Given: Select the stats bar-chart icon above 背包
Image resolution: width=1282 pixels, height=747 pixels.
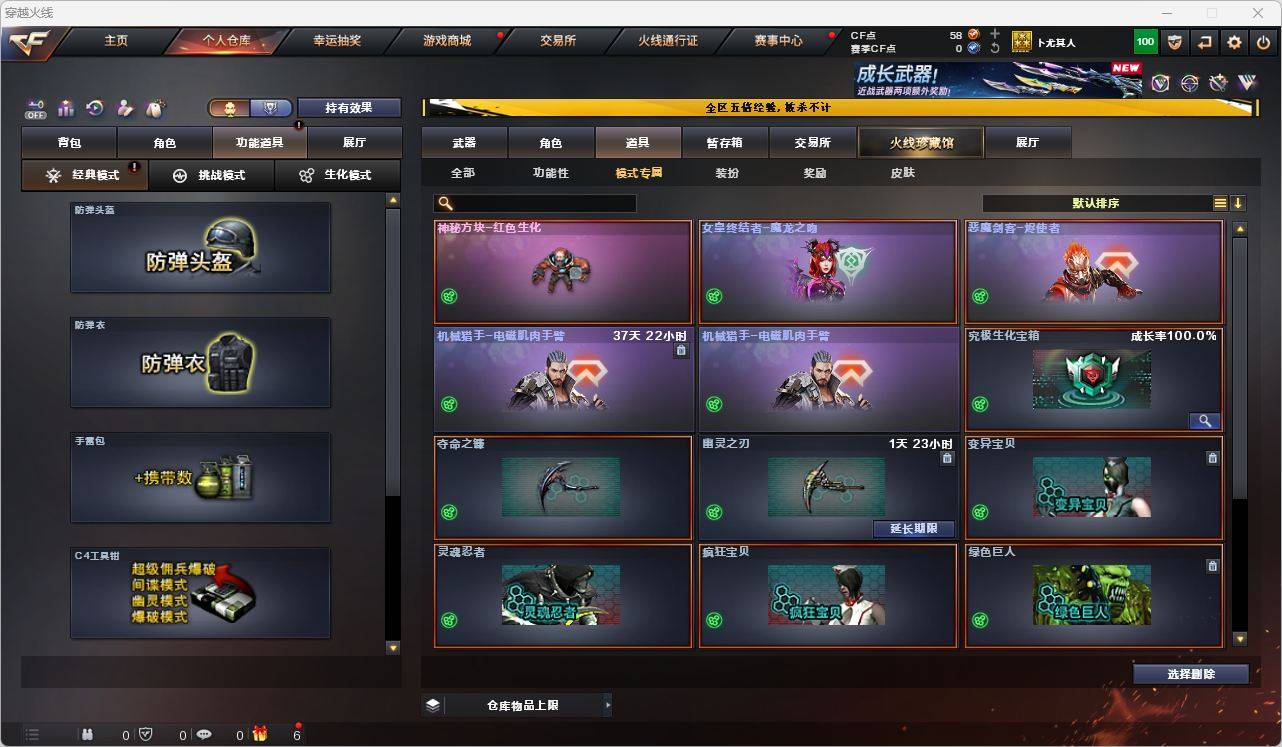Looking at the screenshot, I should click(x=67, y=108).
